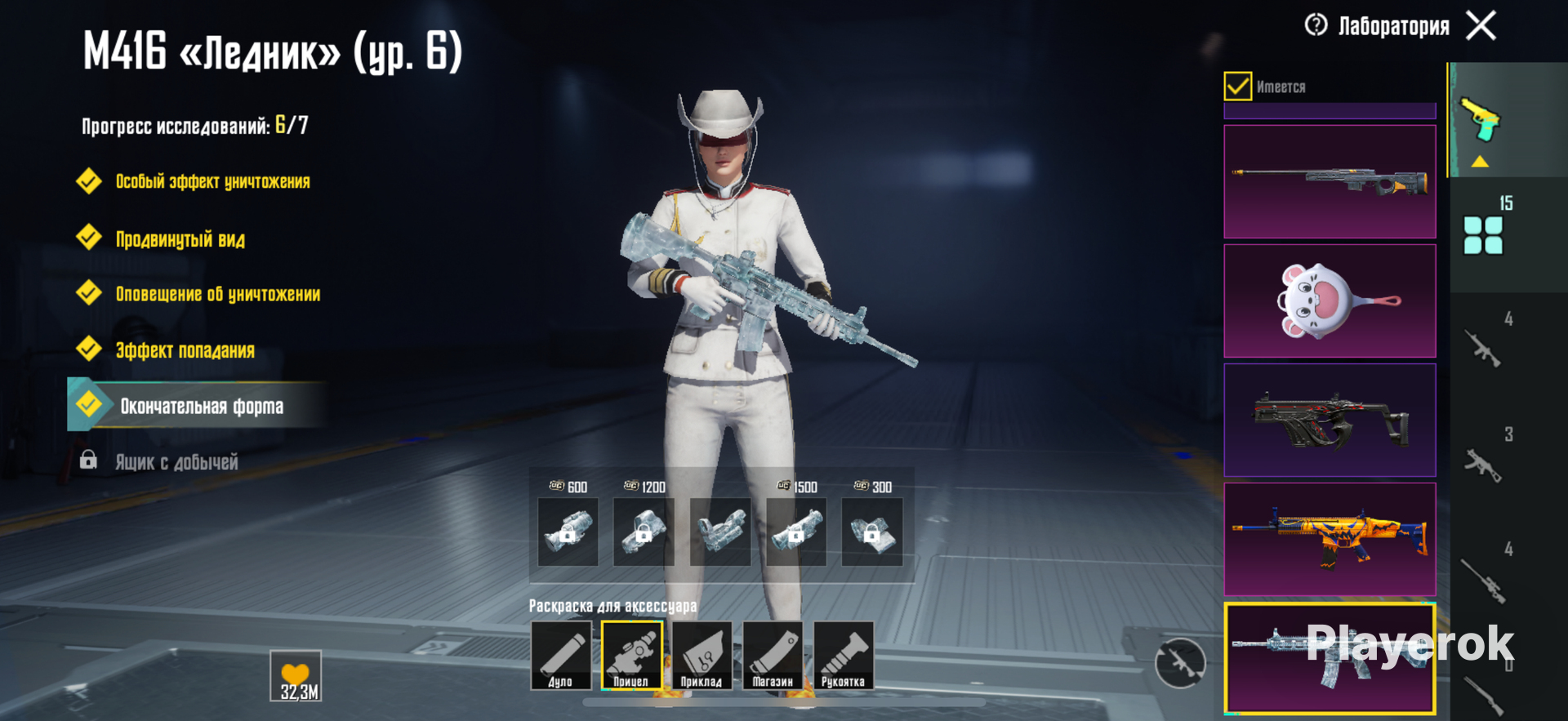1568x721 pixels.
Task: Select the "Дуло" attachment skin slot
Action: [561, 656]
